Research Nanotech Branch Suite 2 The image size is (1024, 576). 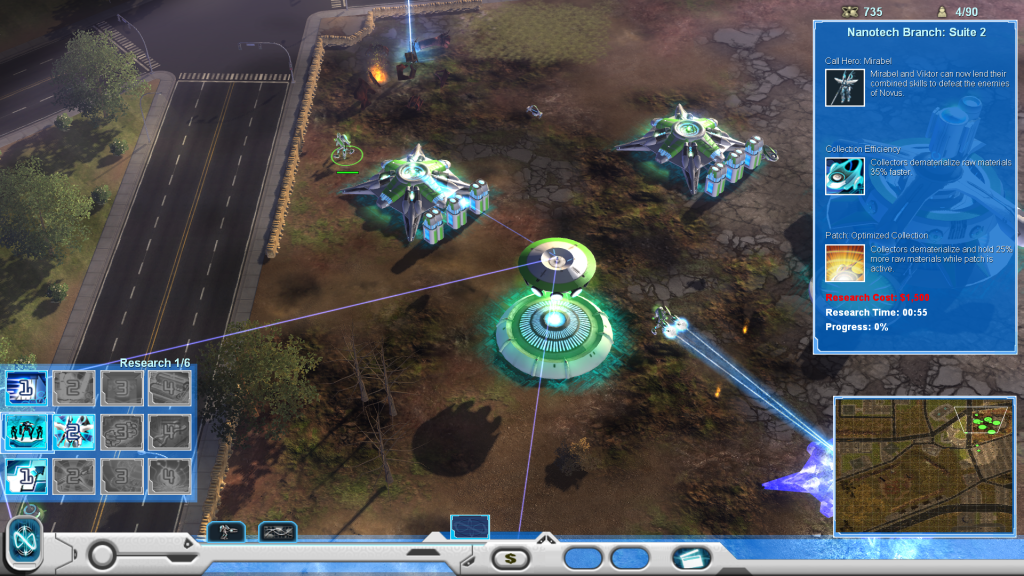[x=74, y=432]
